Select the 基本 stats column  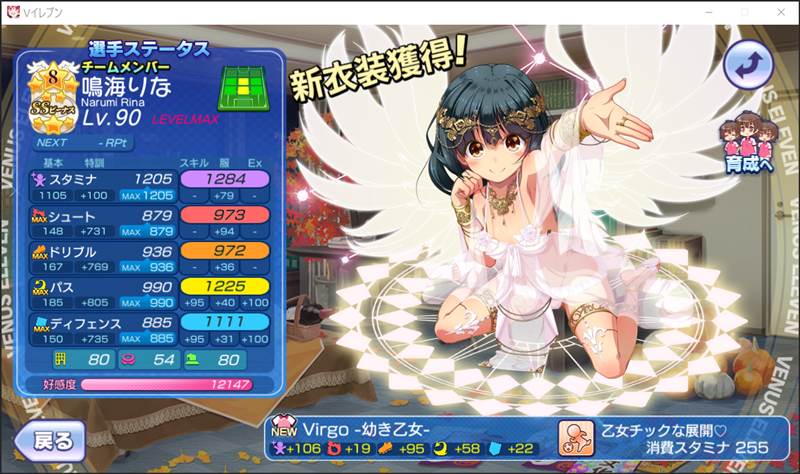[x=54, y=161]
